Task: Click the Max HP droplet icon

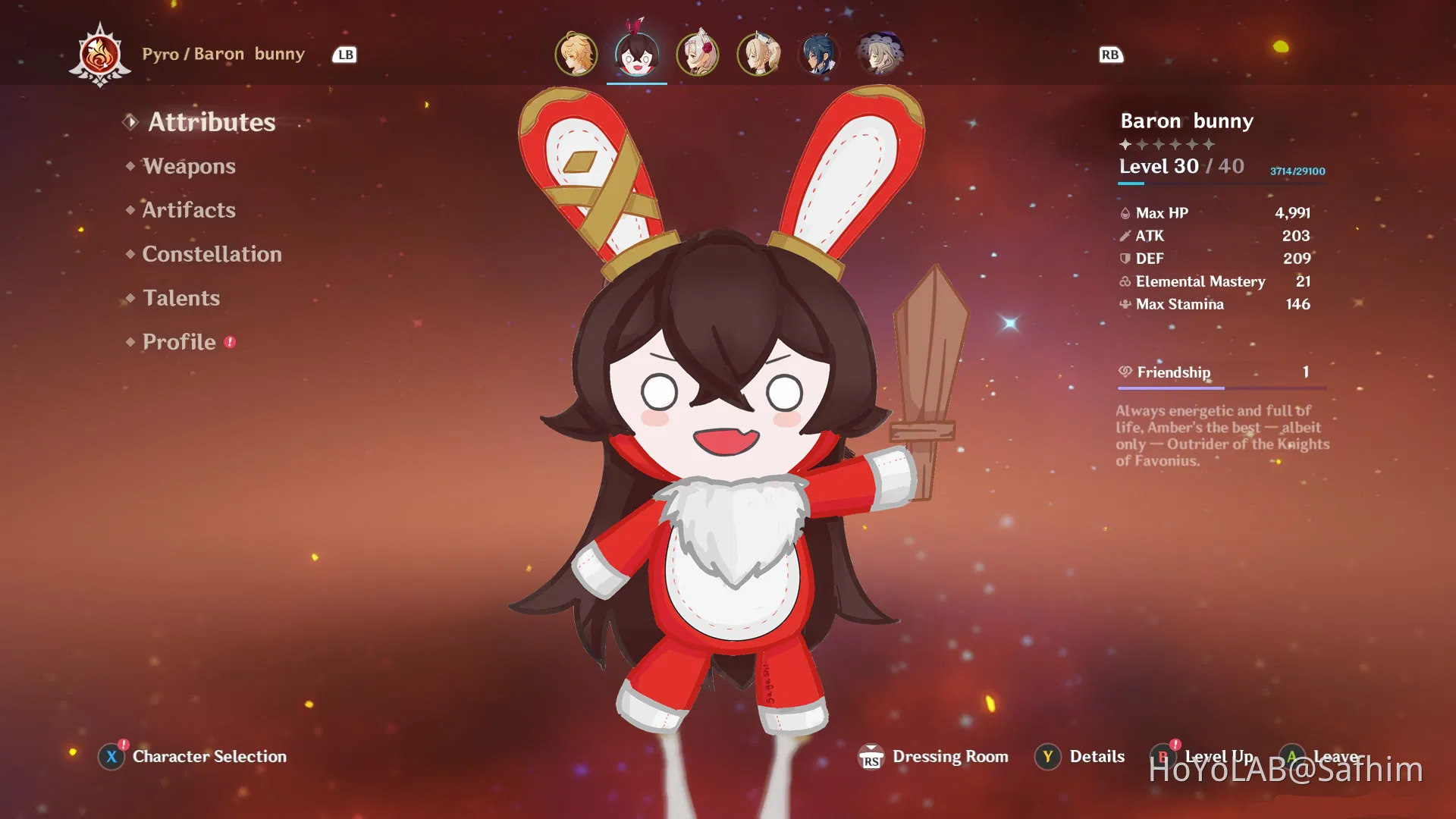Action: 1124,213
